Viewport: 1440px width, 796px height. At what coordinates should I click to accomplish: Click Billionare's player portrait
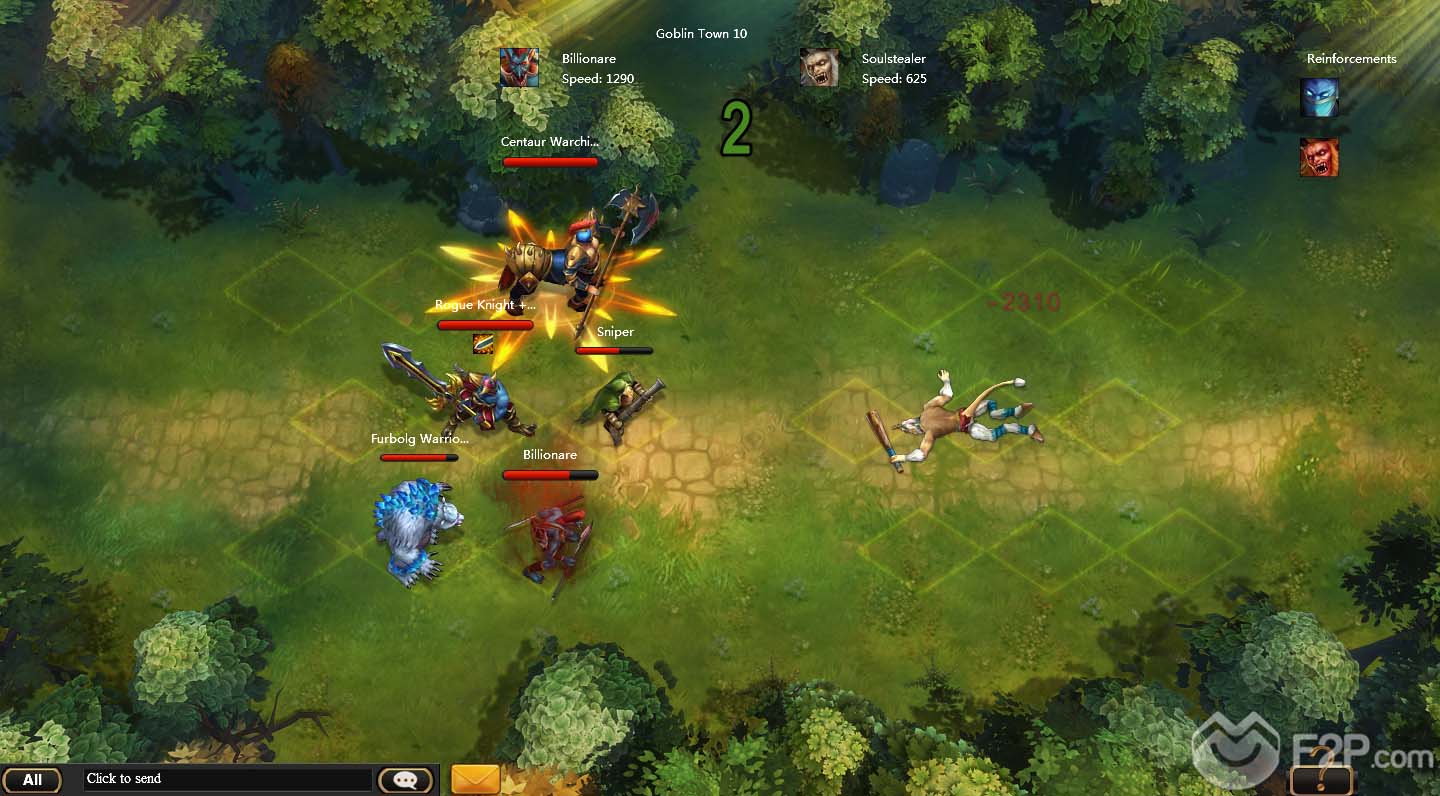click(x=519, y=68)
